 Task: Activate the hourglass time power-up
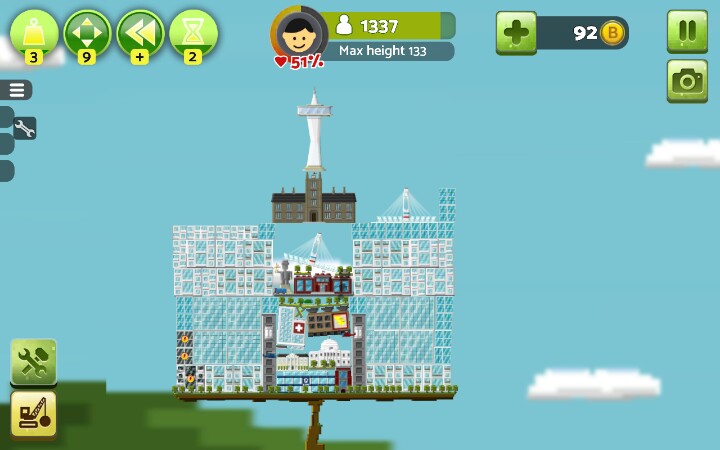tap(193, 33)
